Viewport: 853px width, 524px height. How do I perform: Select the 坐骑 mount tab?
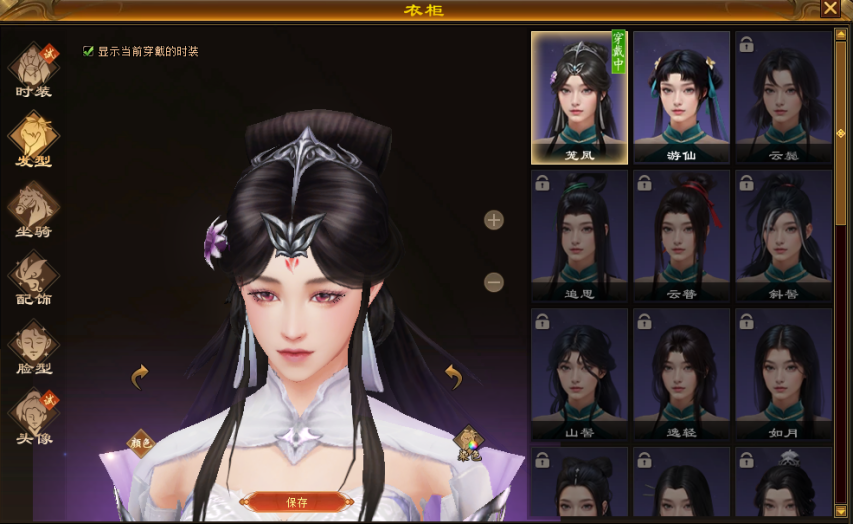(34, 209)
